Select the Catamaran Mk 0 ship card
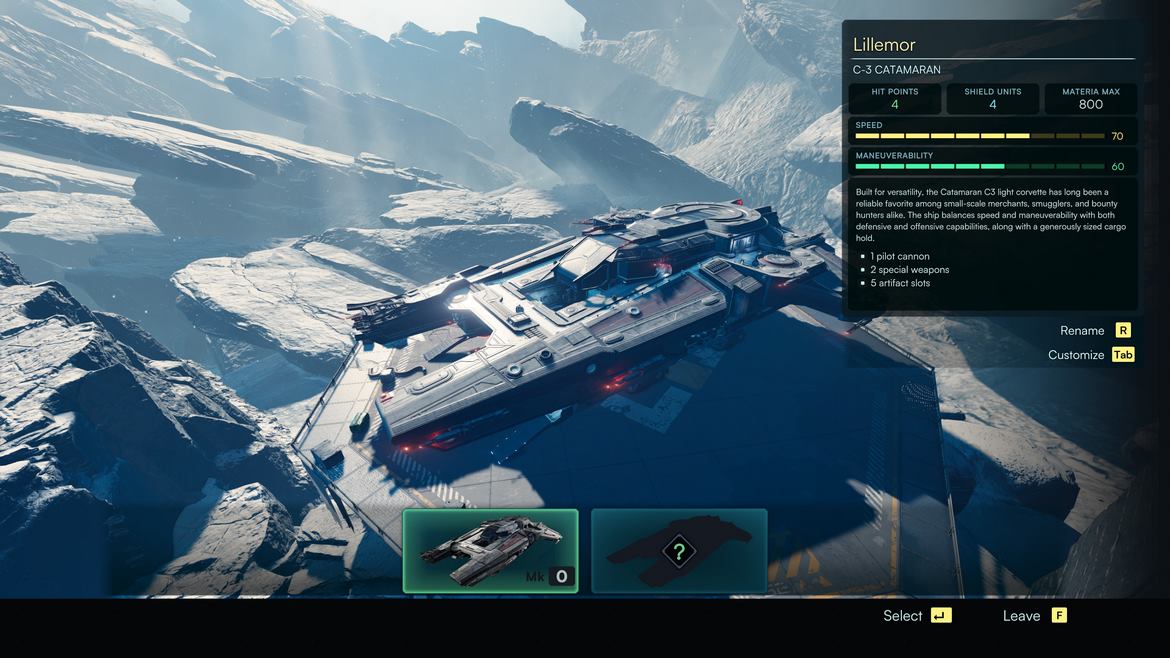The height and width of the screenshot is (658, 1170). [490, 551]
